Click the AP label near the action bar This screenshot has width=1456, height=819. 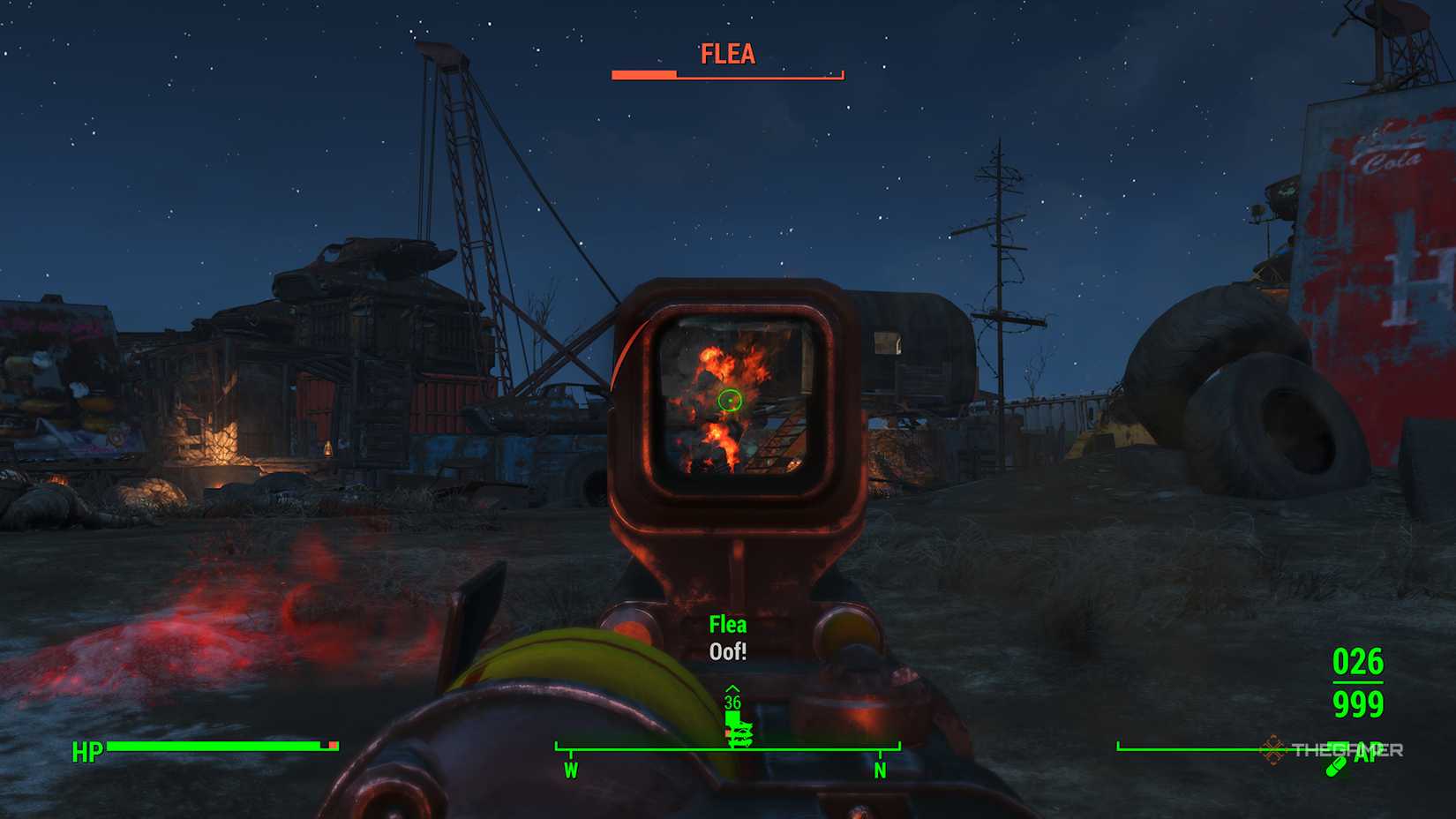click(x=1368, y=751)
